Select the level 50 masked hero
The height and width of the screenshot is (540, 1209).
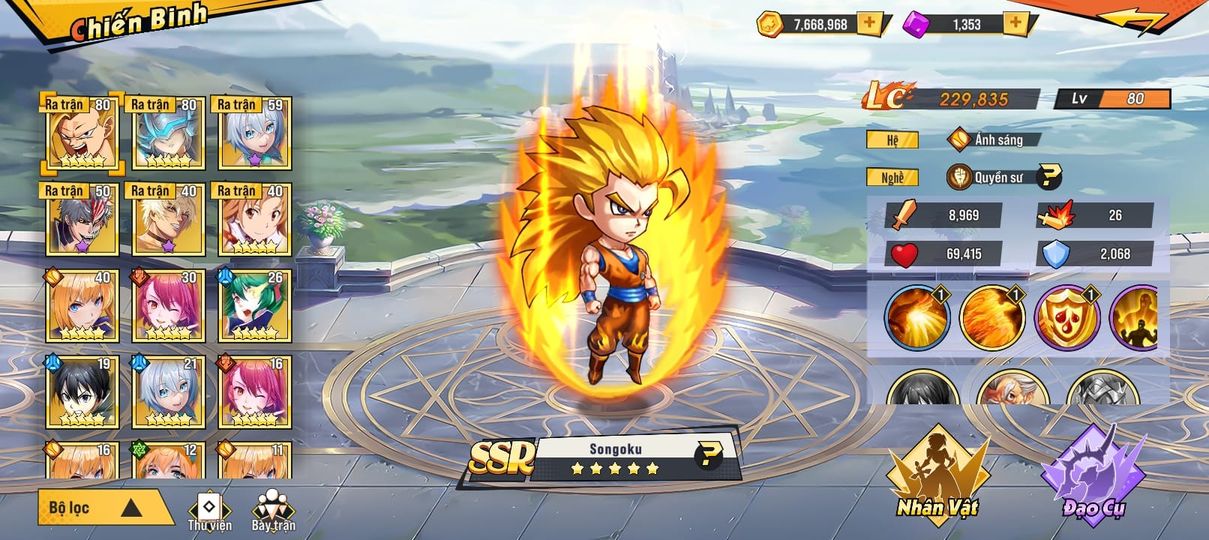(x=80, y=219)
